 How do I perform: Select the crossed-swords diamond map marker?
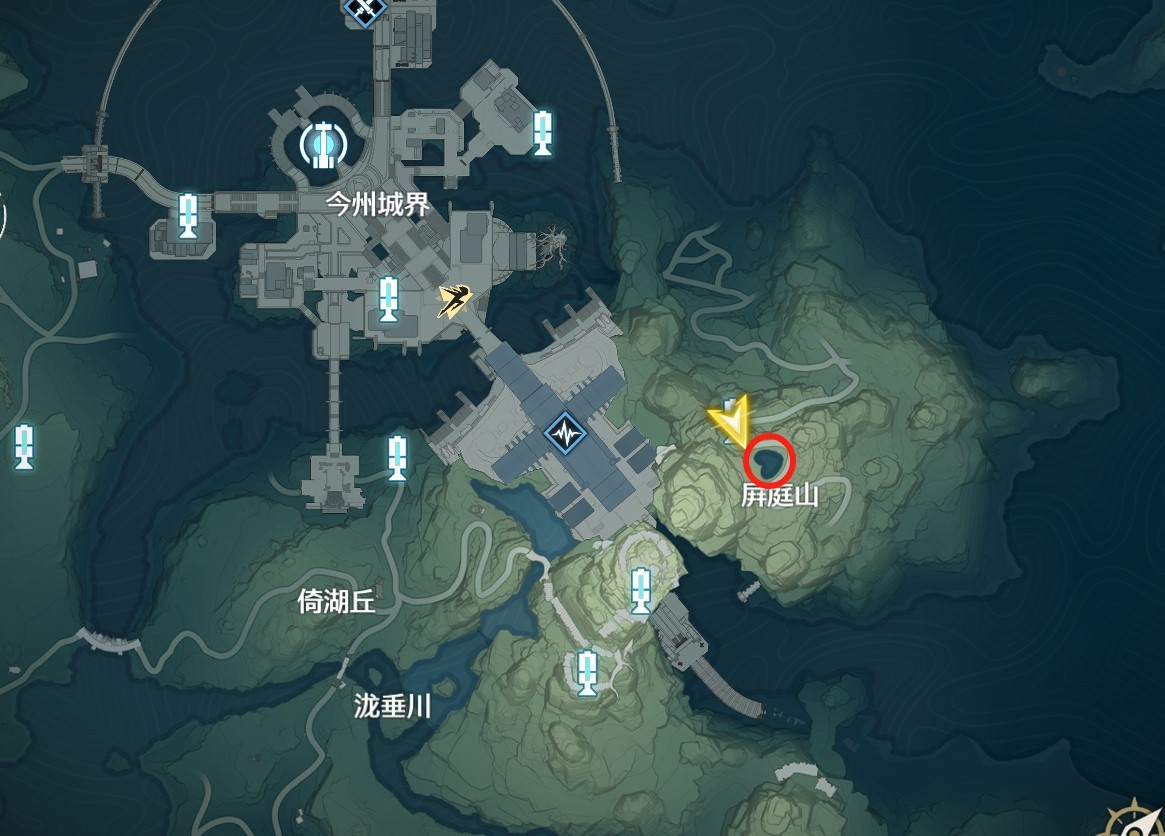(363, 8)
